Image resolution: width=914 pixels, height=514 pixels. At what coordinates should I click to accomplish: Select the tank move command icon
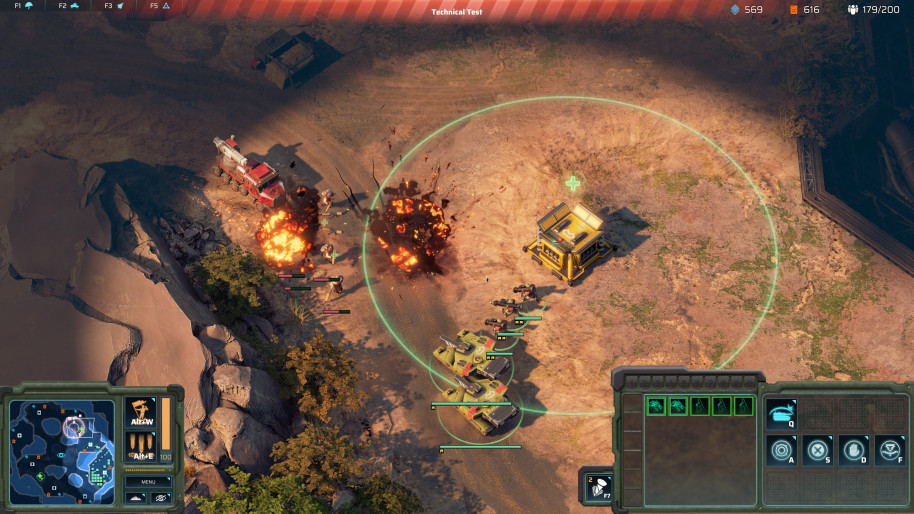coord(781,414)
